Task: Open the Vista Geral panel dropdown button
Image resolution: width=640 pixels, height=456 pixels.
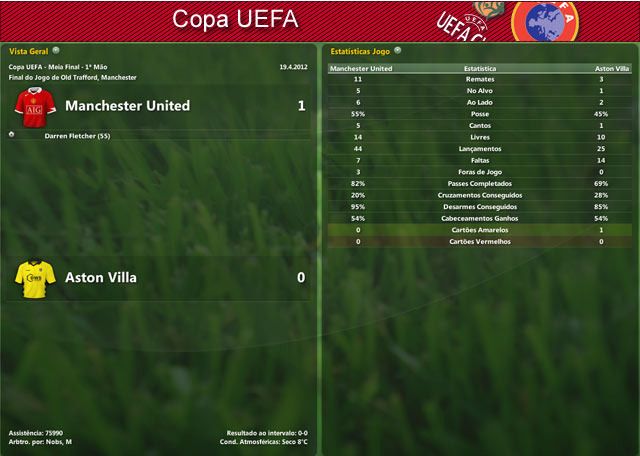Action: [x=56, y=49]
